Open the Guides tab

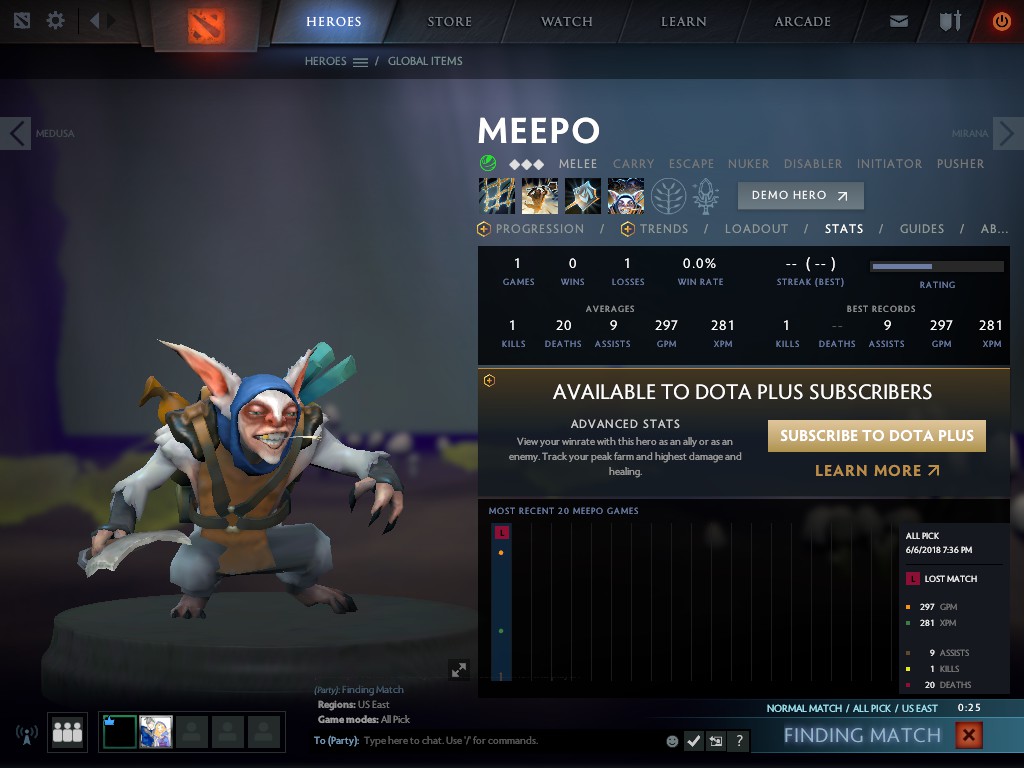tap(921, 229)
